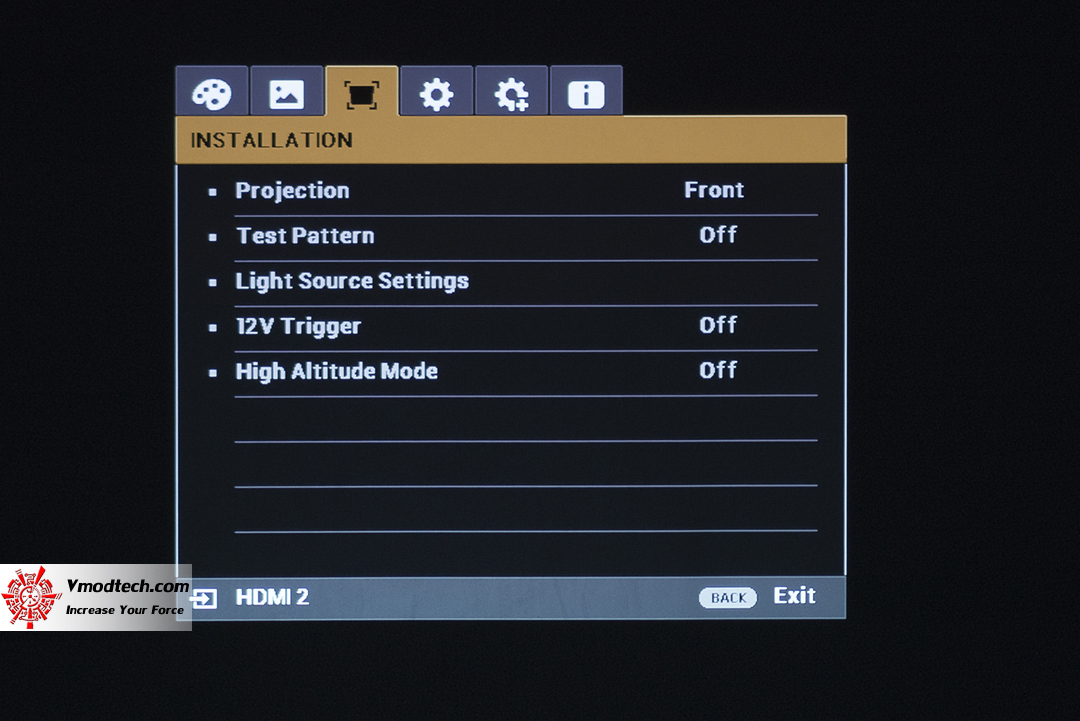Select the Projection menu entry
This screenshot has height=721, width=1080.
point(292,191)
